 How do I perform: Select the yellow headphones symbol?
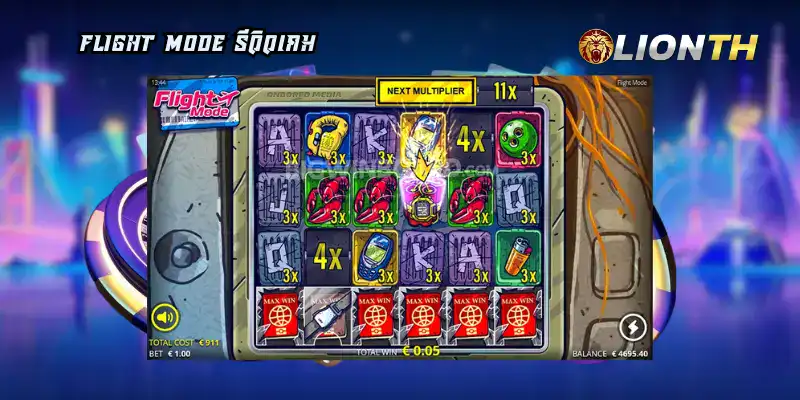click(326, 137)
